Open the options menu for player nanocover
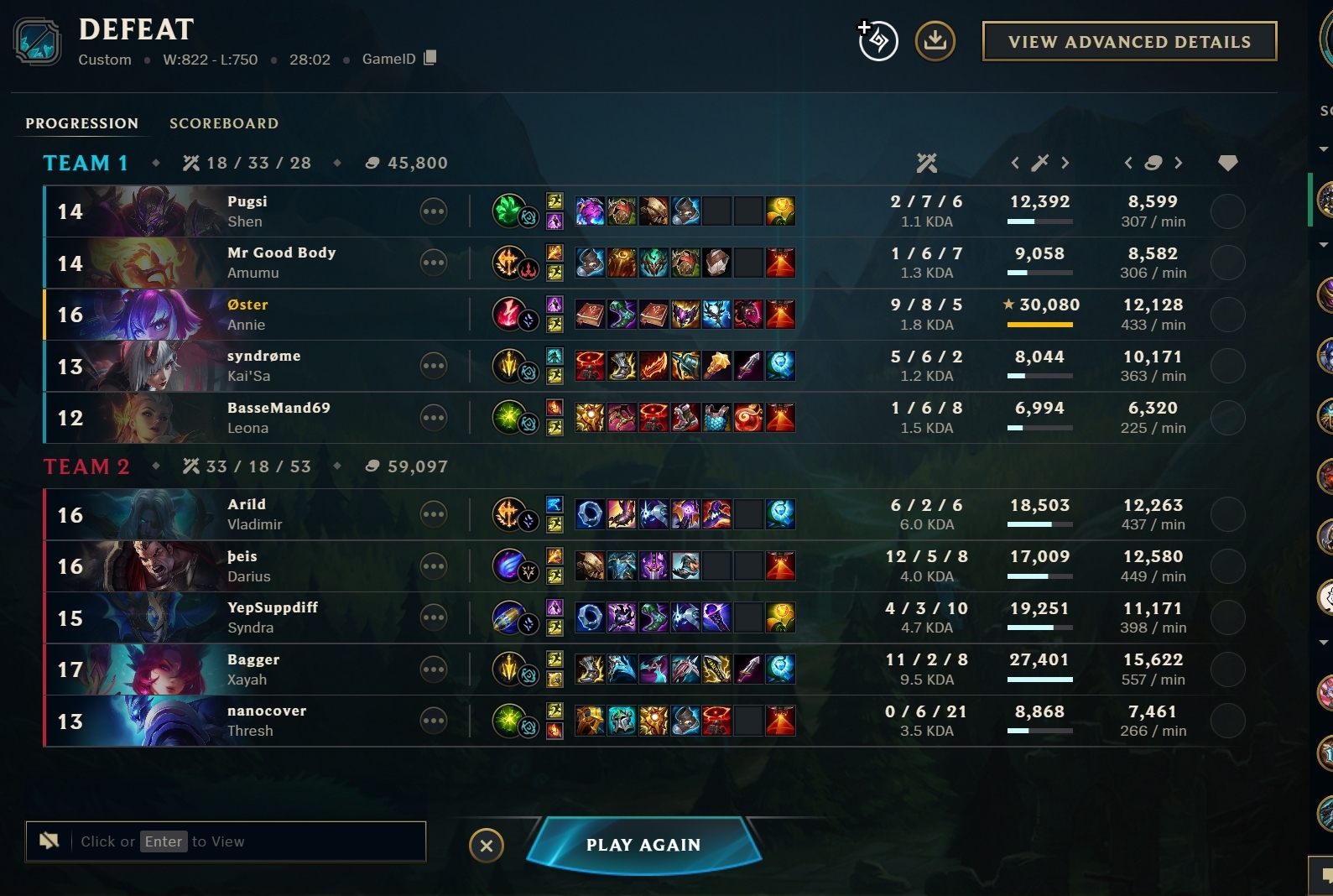 434,721
